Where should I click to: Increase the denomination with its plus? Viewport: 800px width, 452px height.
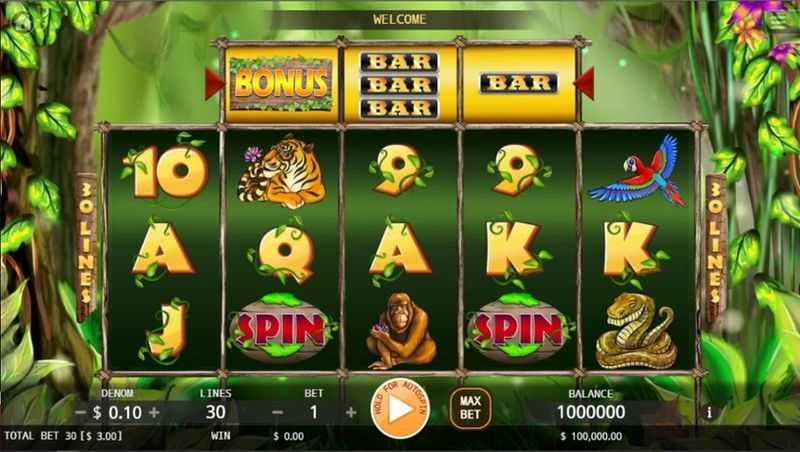(x=154, y=412)
